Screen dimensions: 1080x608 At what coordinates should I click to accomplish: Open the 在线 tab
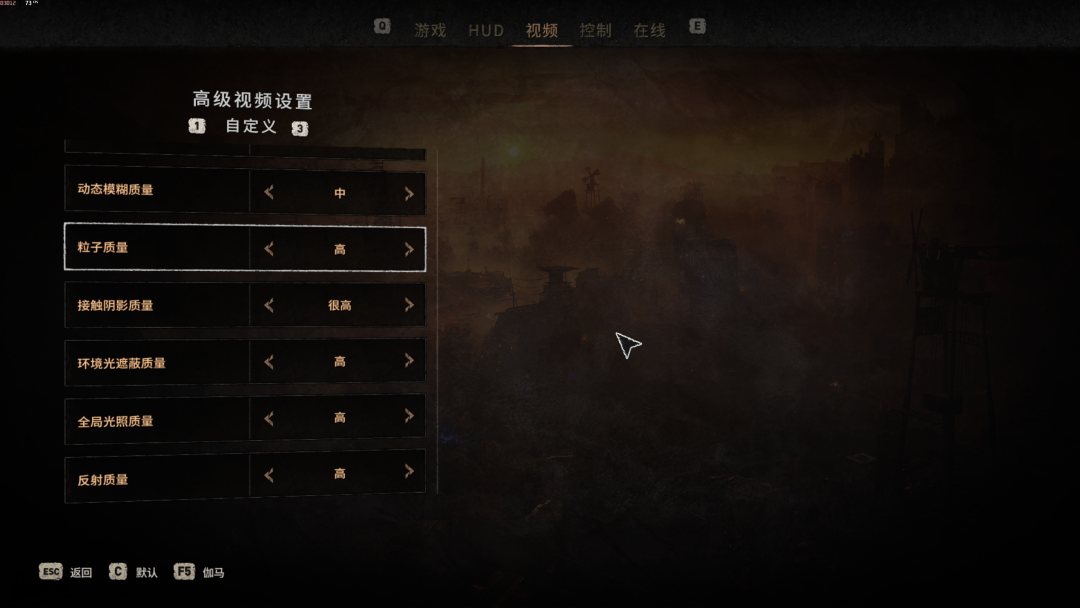(649, 30)
